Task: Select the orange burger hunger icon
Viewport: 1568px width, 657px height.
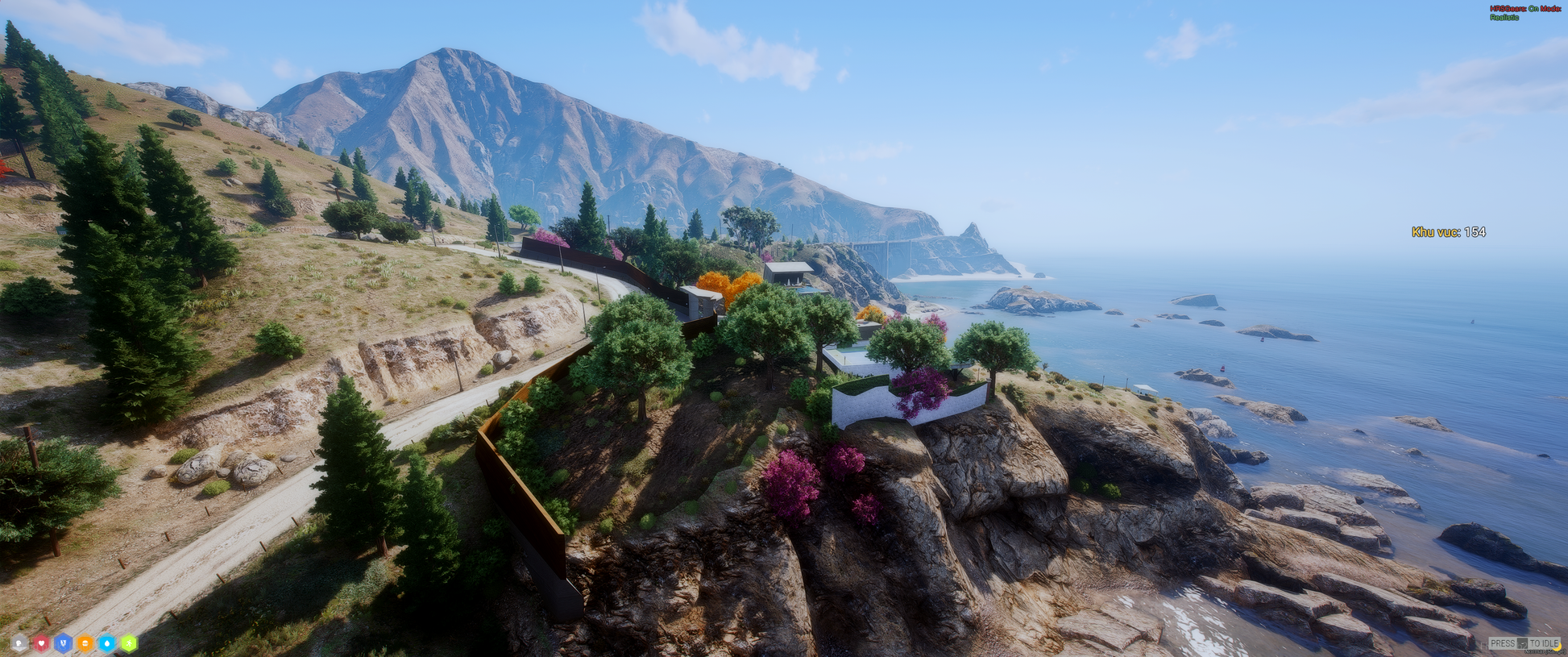Action: point(85,643)
